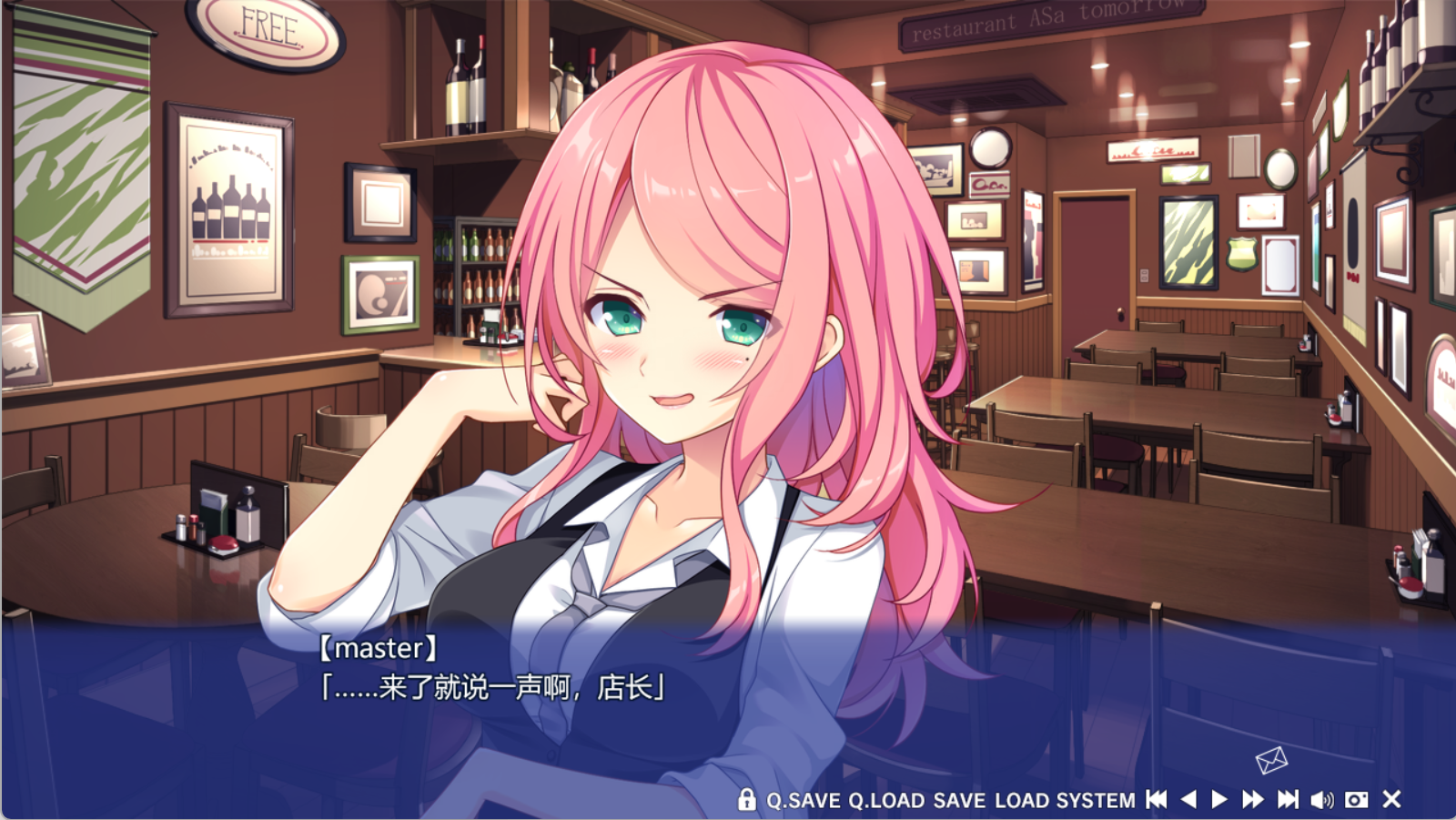Enable skip mode with the fast-forward icon

1252,801
